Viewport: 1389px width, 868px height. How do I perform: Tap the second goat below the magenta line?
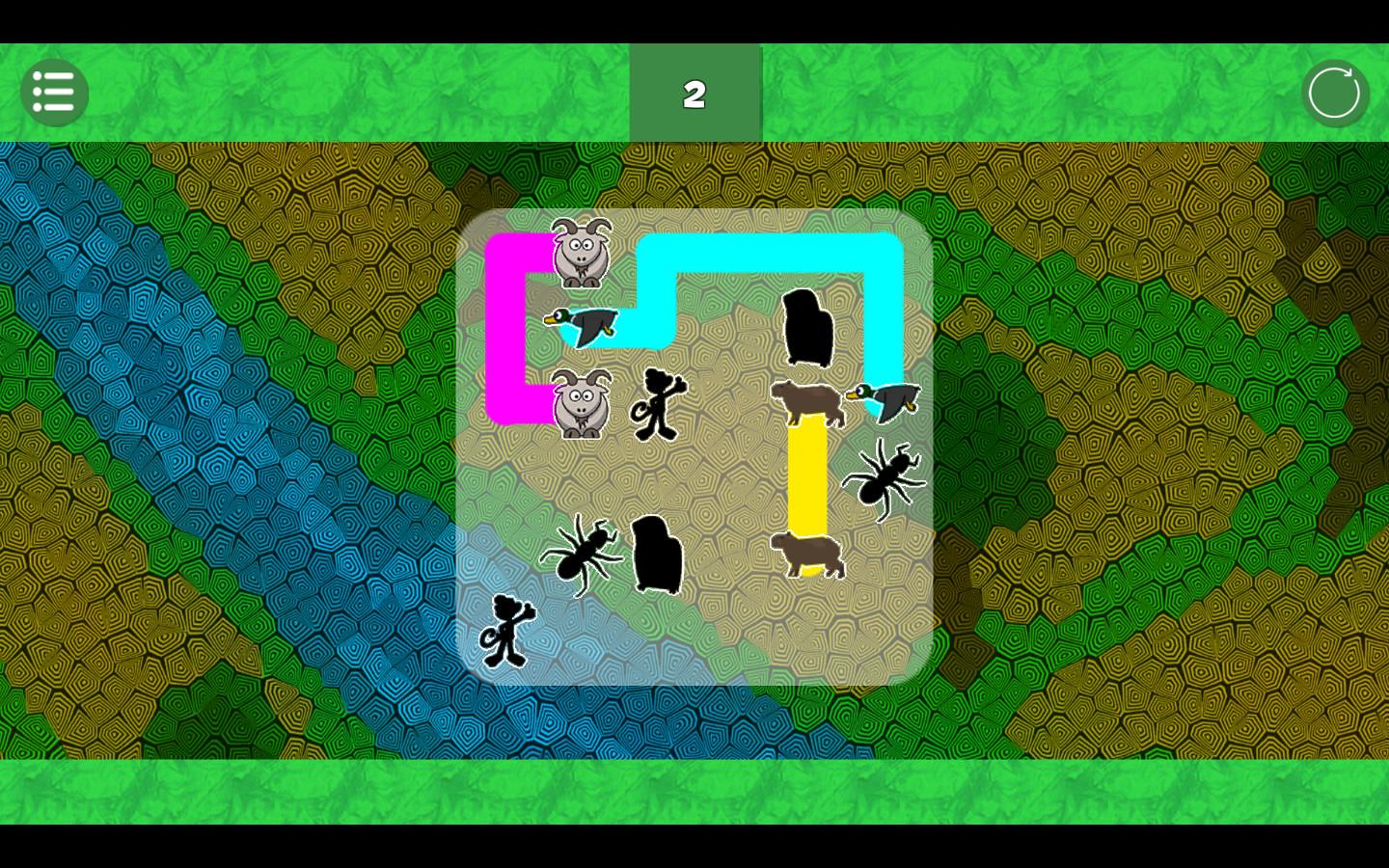[x=580, y=406]
